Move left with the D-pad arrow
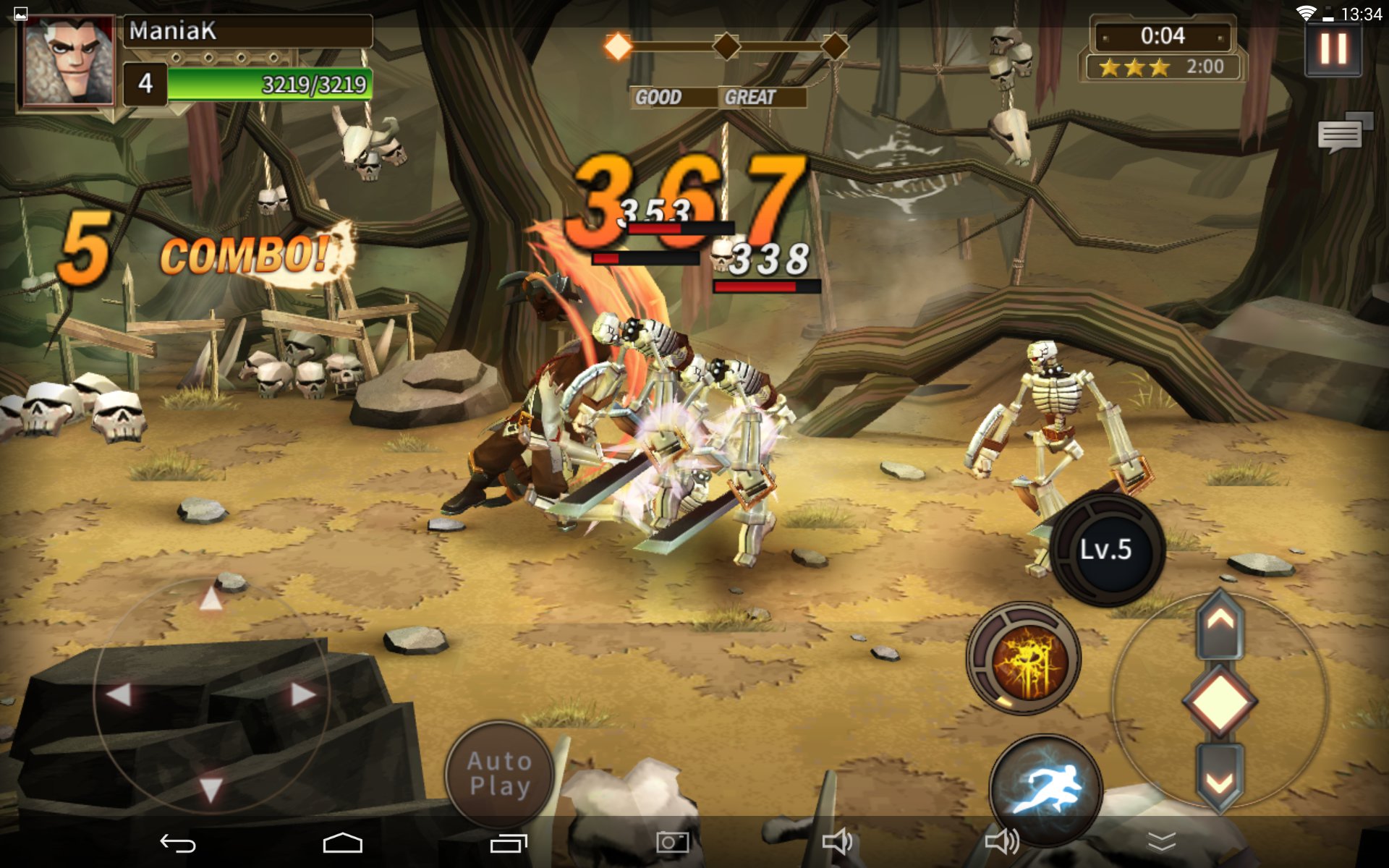This screenshot has width=1389, height=868. click(x=119, y=694)
